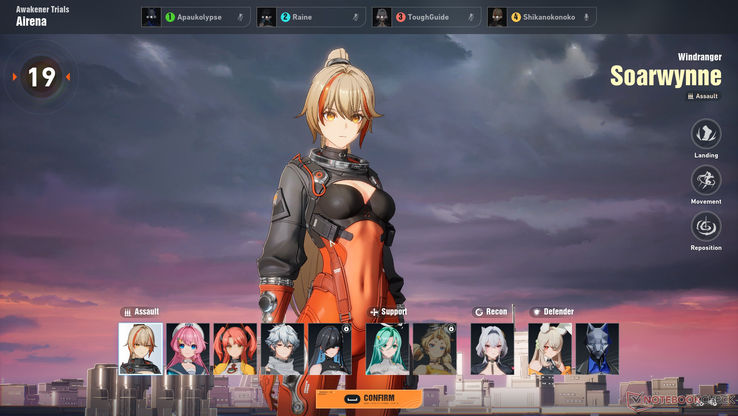
Task: Select Soarwynne's portrait in the Assault row
Action: 141,348
